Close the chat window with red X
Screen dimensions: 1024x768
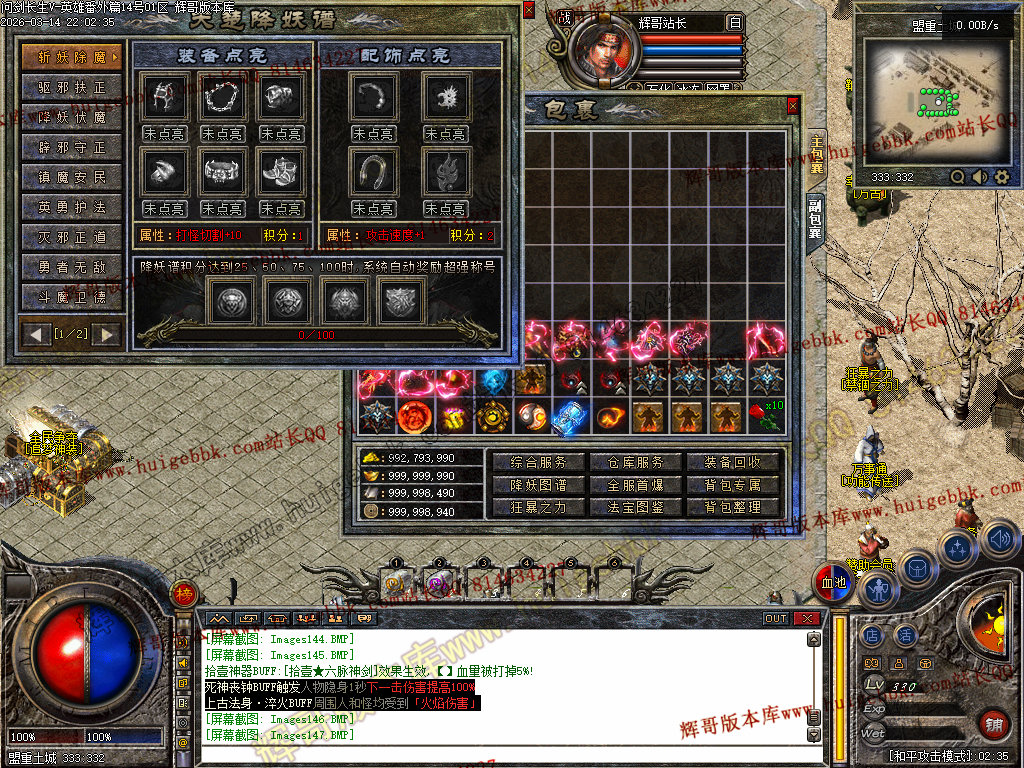point(807,619)
